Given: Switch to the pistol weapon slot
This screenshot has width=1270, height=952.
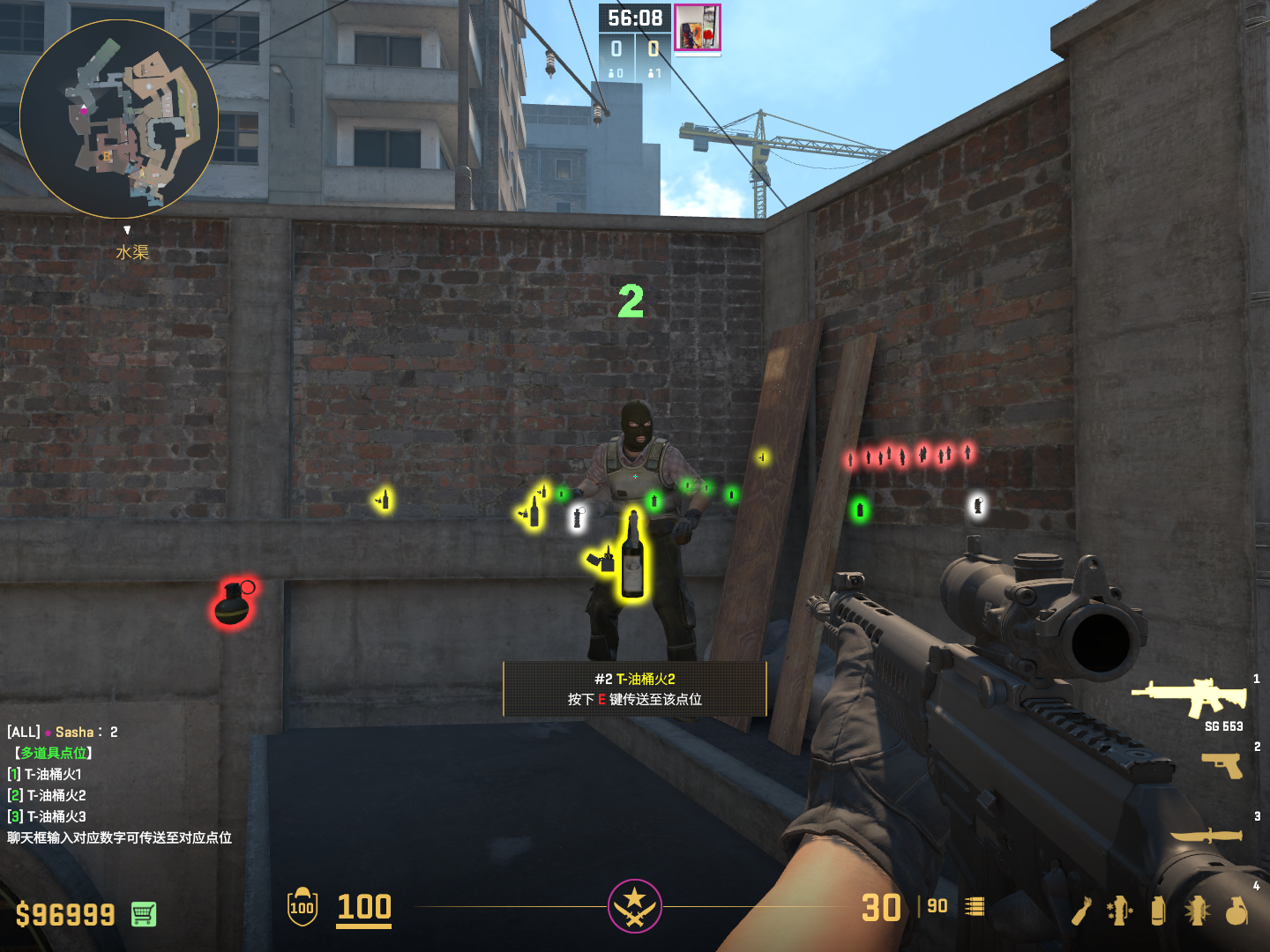Looking at the screenshot, I should [1221, 764].
